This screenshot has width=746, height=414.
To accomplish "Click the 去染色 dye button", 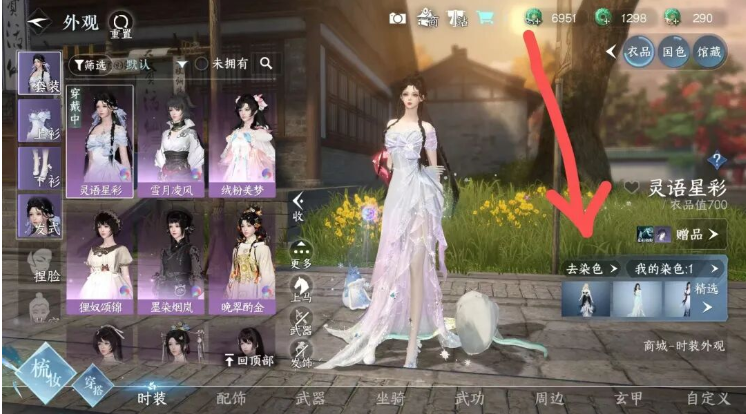I will 590,268.
